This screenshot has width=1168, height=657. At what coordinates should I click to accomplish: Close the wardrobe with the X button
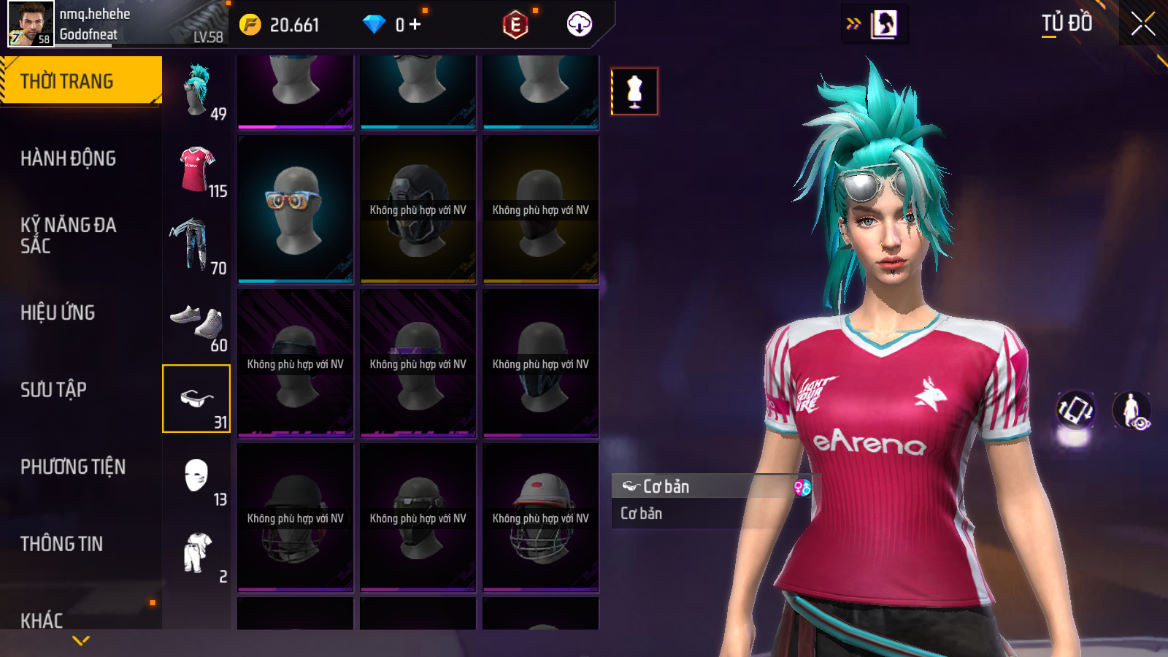coord(1143,25)
